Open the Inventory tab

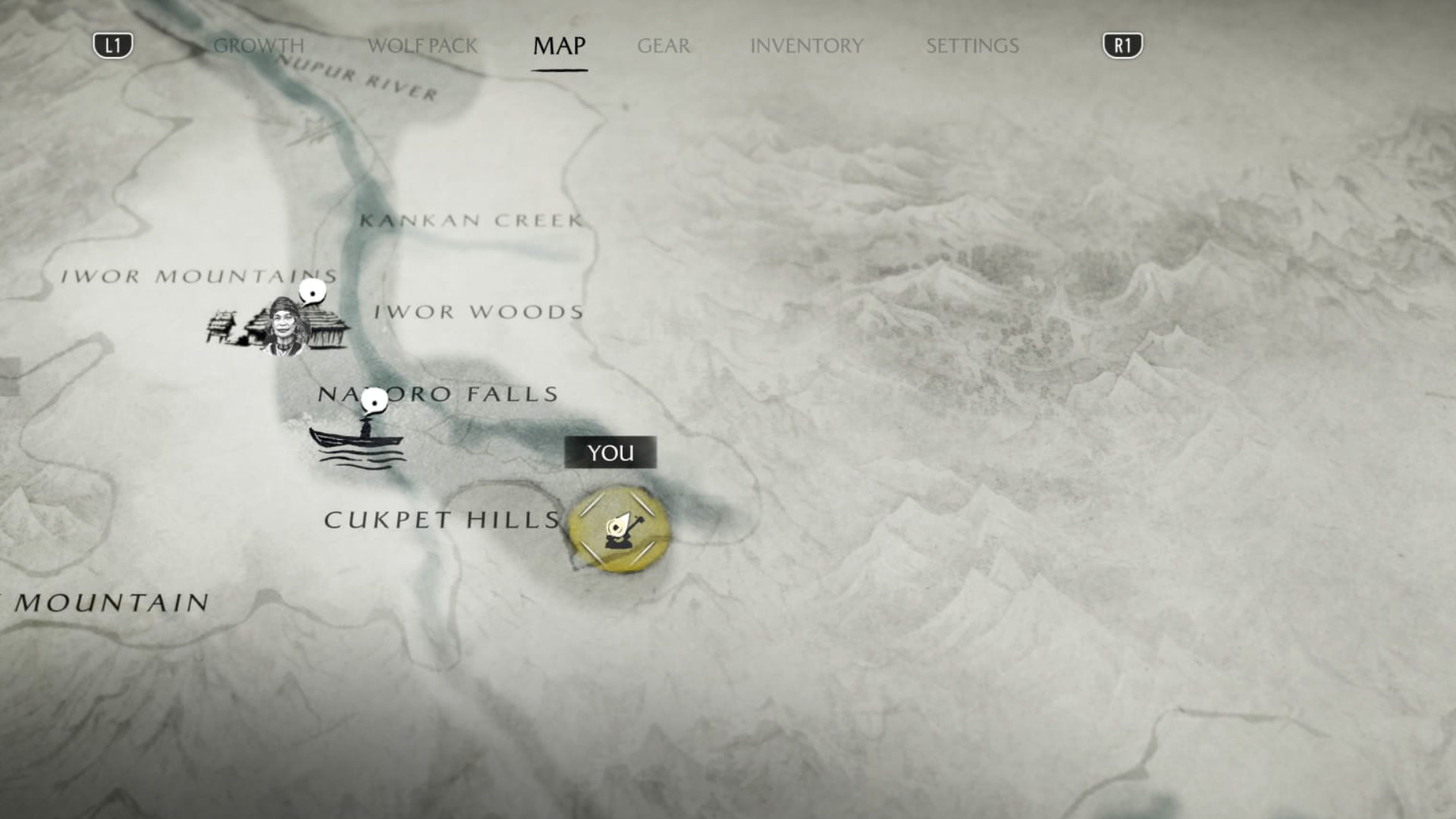tap(806, 46)
